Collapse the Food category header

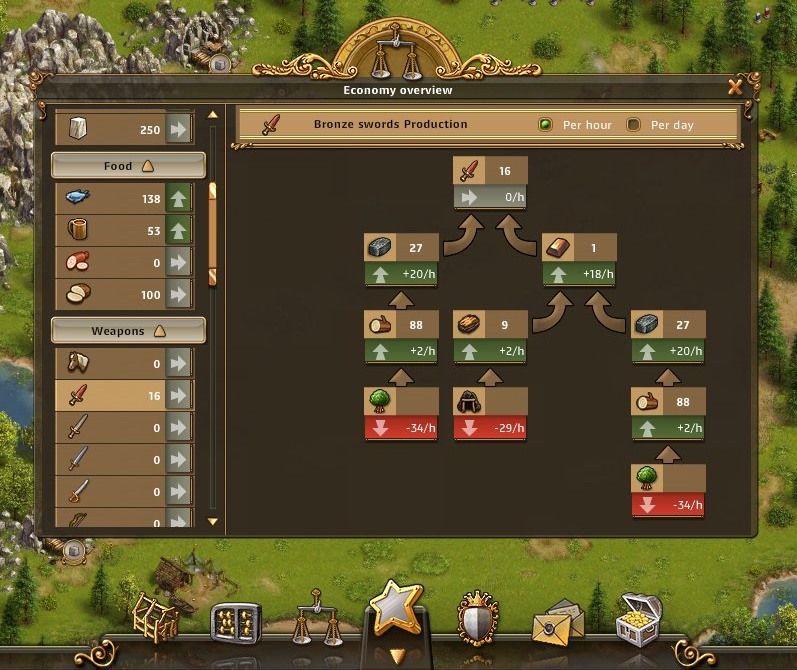click(x=128, y=165)
